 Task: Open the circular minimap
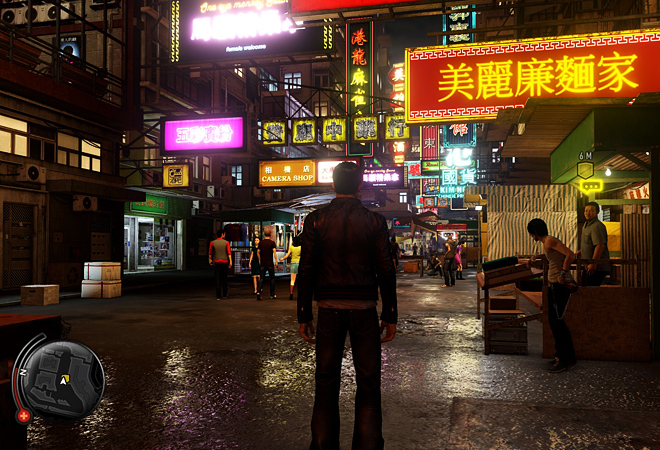(x=62, y=379)
